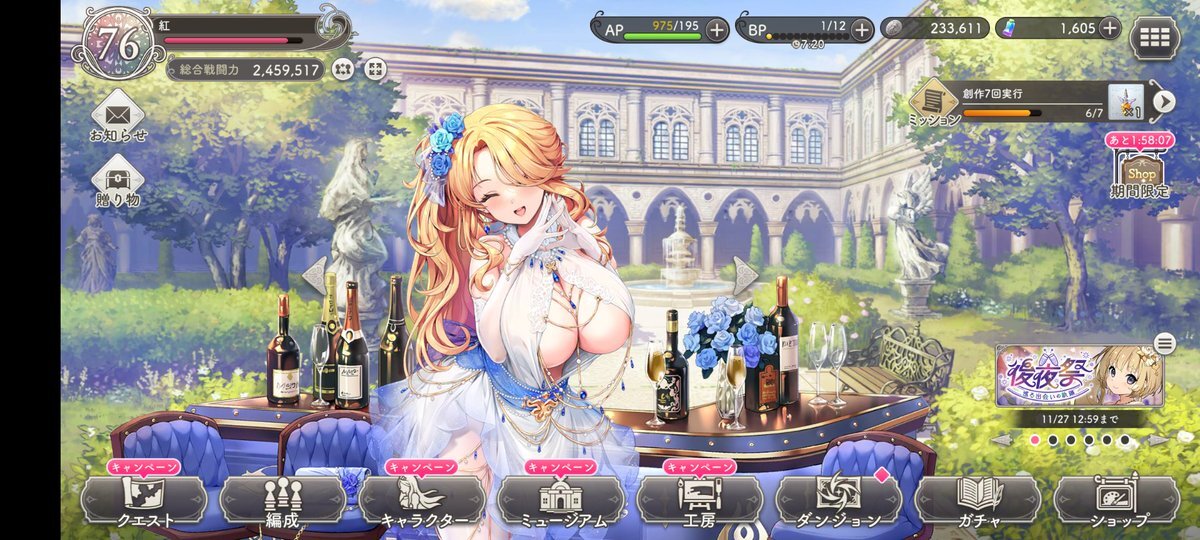Screen dimensions: 1200x540
Task: Open the ショップ (Shop) menu
Action: tap(1116, 499)
